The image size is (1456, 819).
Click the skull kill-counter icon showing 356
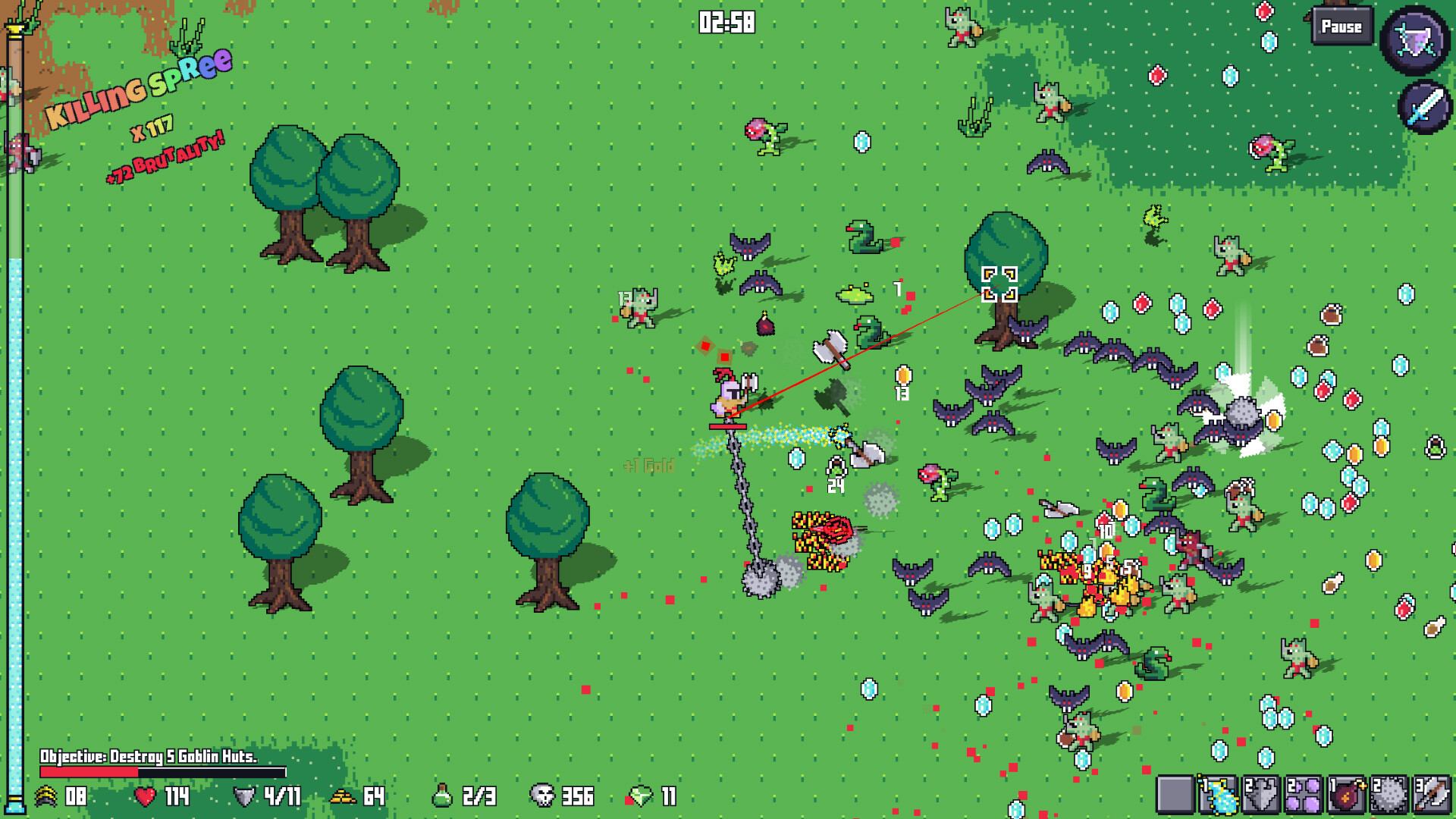click(x=541, y=796)
